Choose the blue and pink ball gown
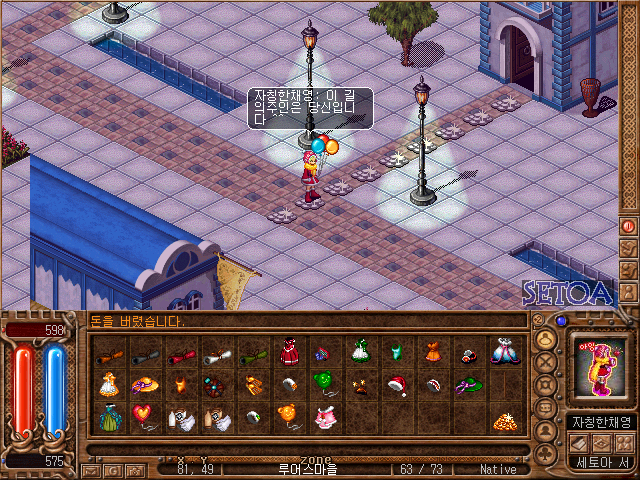 point(504,351)
